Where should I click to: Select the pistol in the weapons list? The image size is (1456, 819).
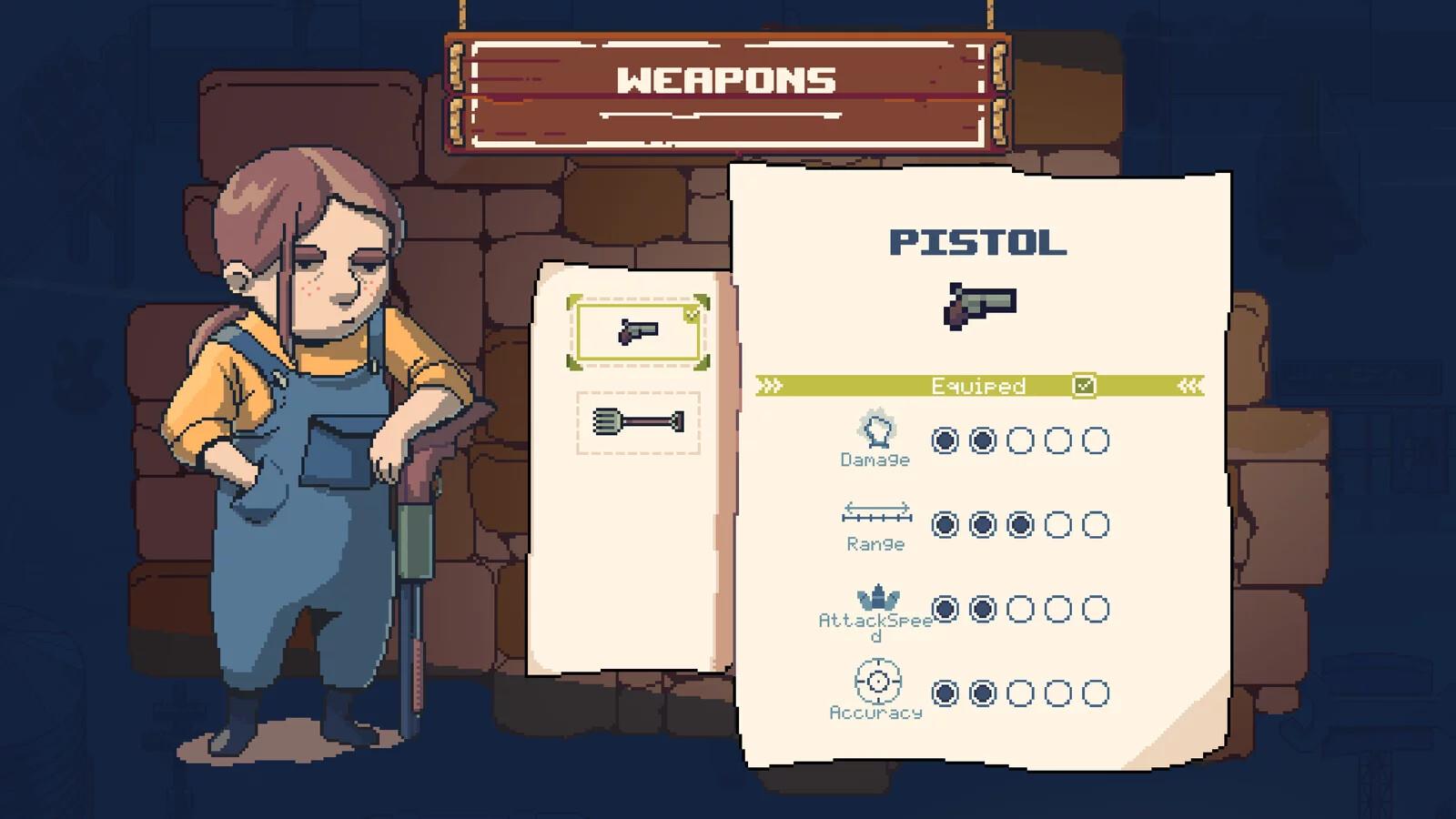[640, 333]
